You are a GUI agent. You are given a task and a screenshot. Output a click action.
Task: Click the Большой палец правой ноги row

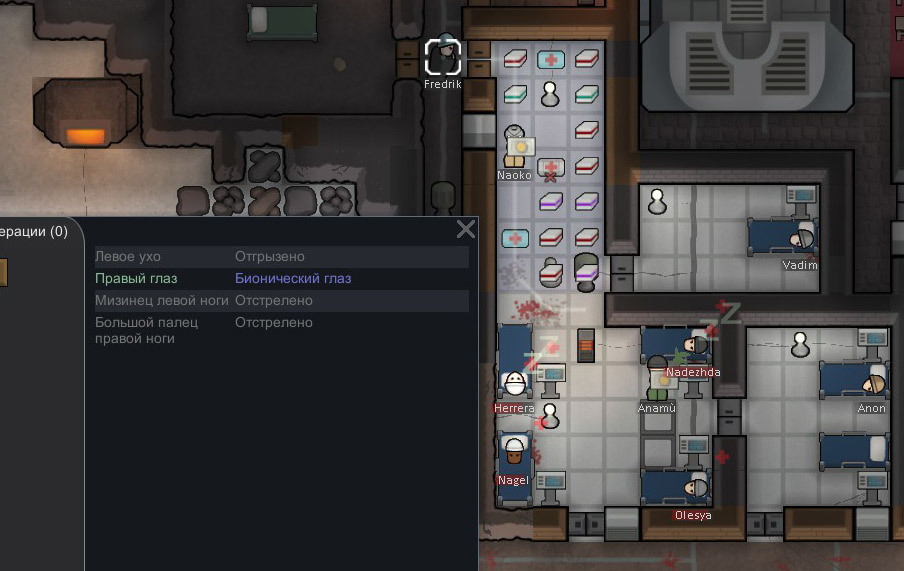[281, 330]
